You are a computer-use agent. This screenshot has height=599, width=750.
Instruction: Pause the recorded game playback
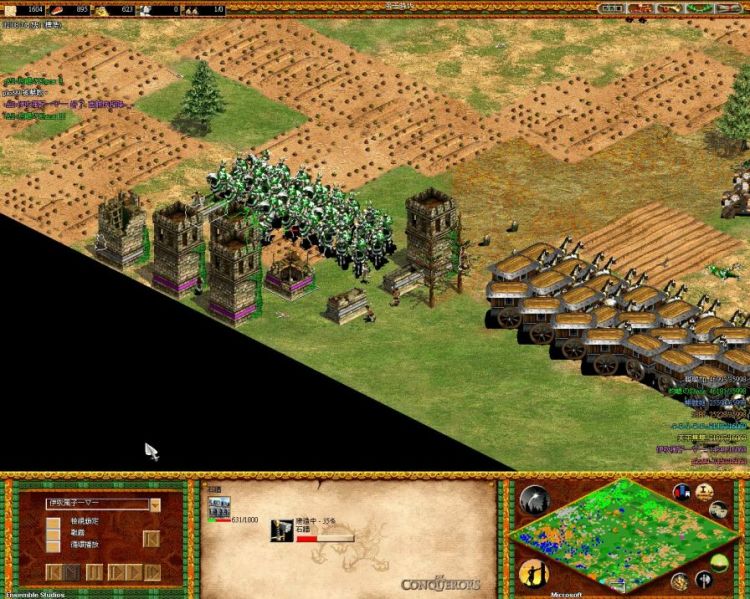click(x=94, y=572)
